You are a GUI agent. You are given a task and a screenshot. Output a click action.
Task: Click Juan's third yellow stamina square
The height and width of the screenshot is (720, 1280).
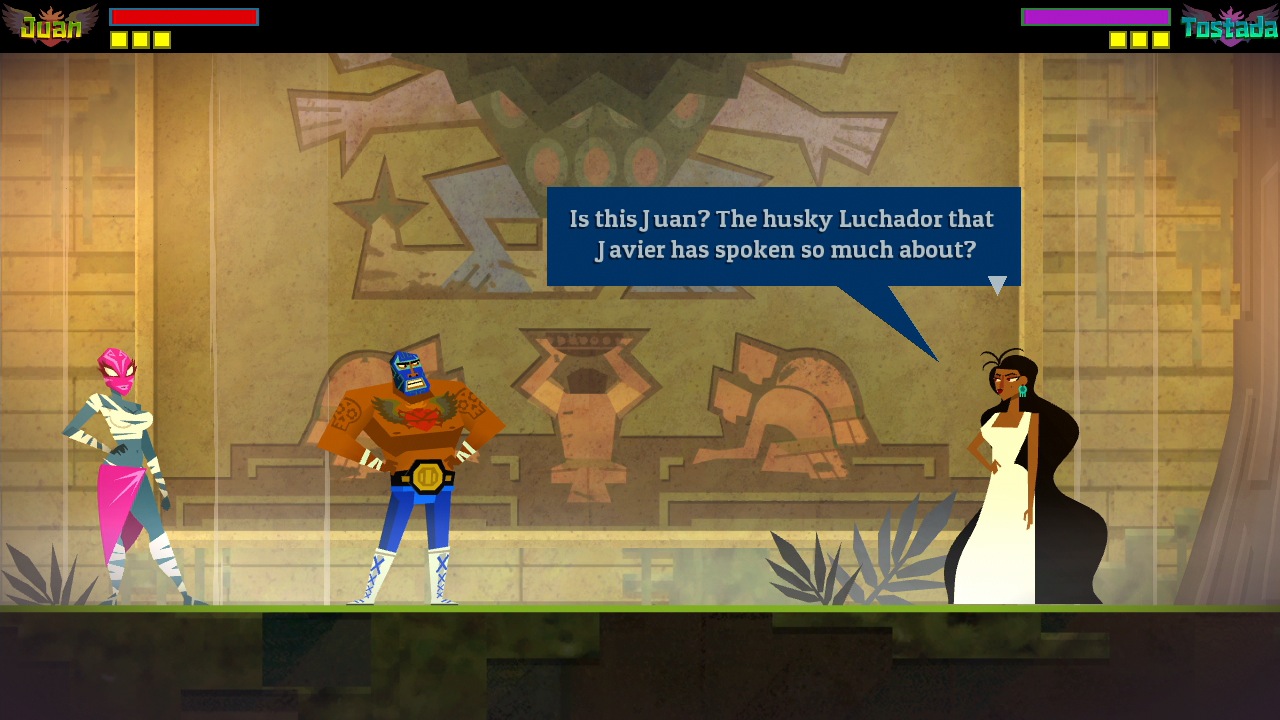tap(163, 41)
